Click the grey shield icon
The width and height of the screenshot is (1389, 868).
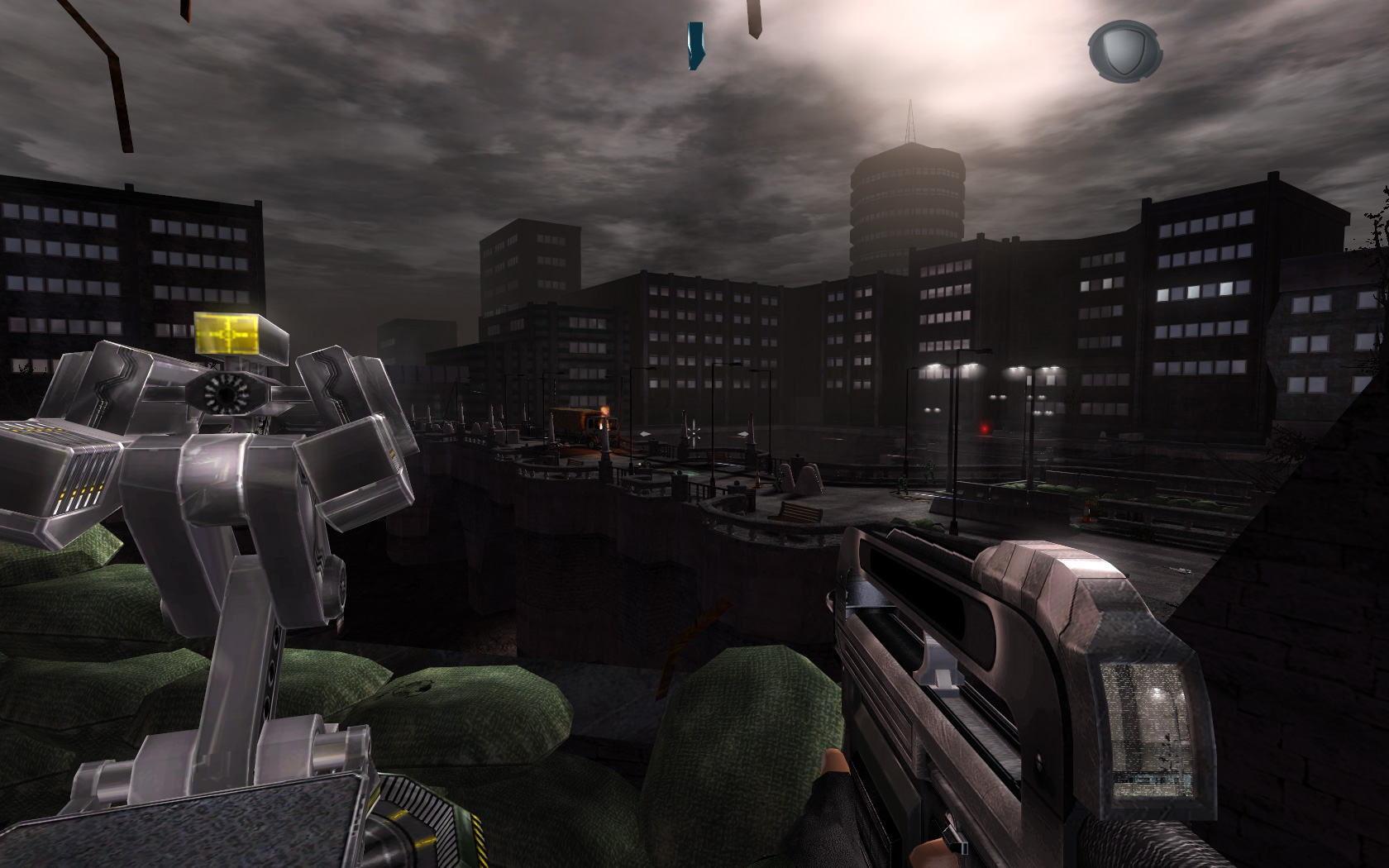1124,50
